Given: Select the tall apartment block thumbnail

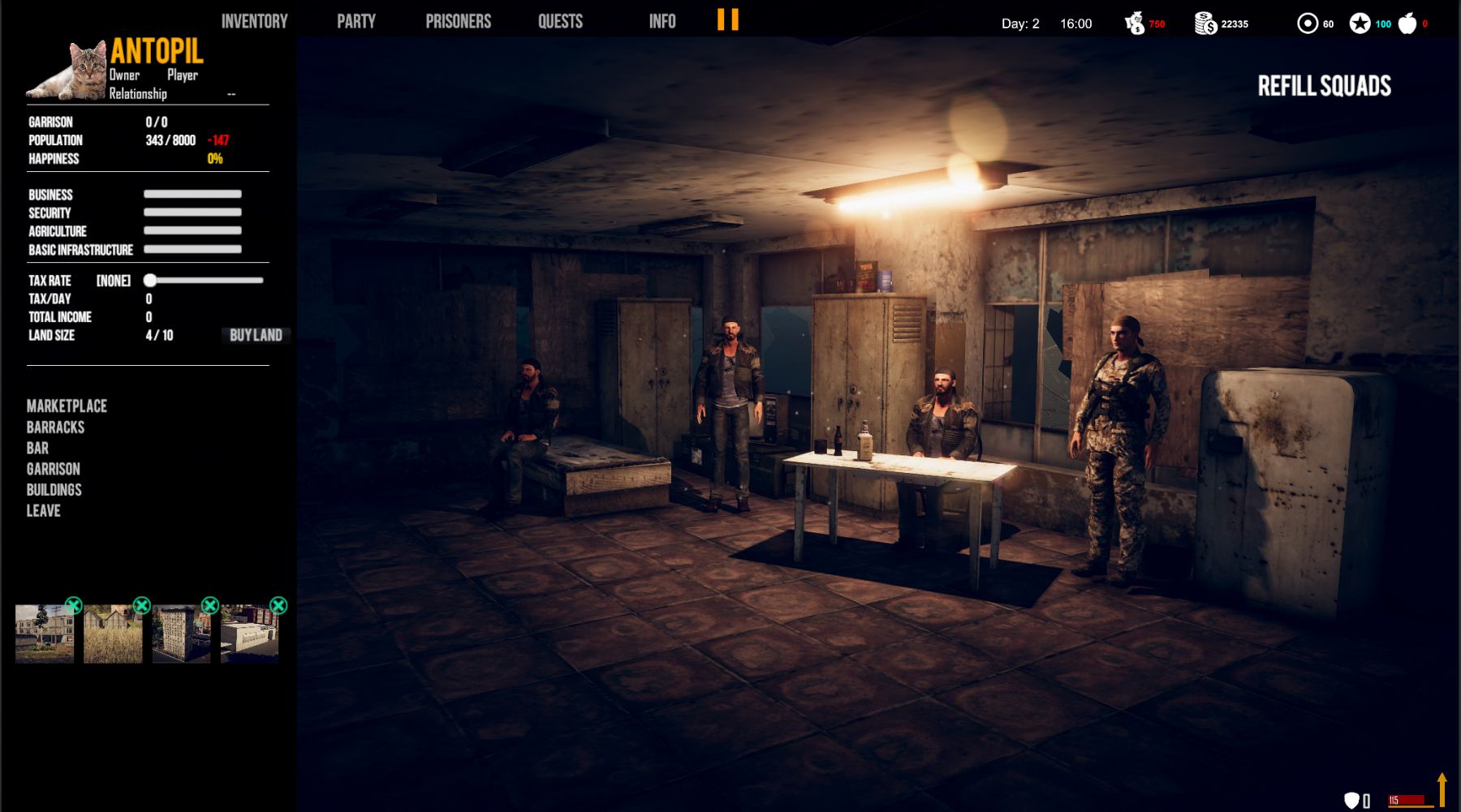Looking at the screenshot, I should [x=180, y=635].
